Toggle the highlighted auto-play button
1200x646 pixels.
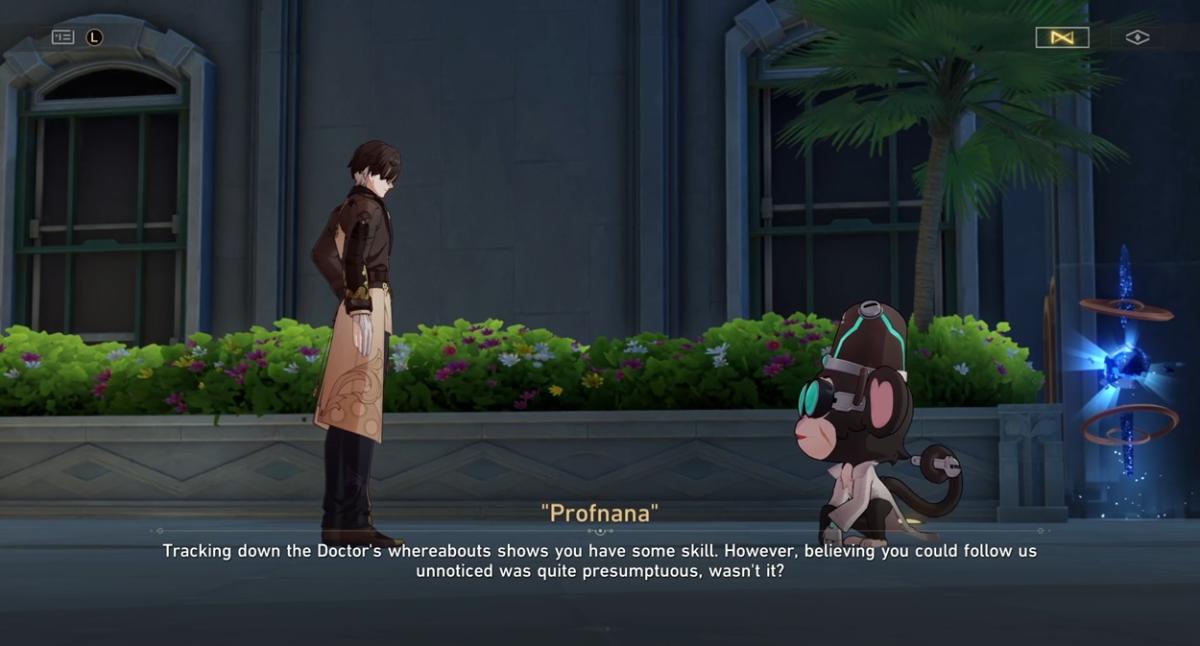pyautogui.click(x=1062, y=38)
